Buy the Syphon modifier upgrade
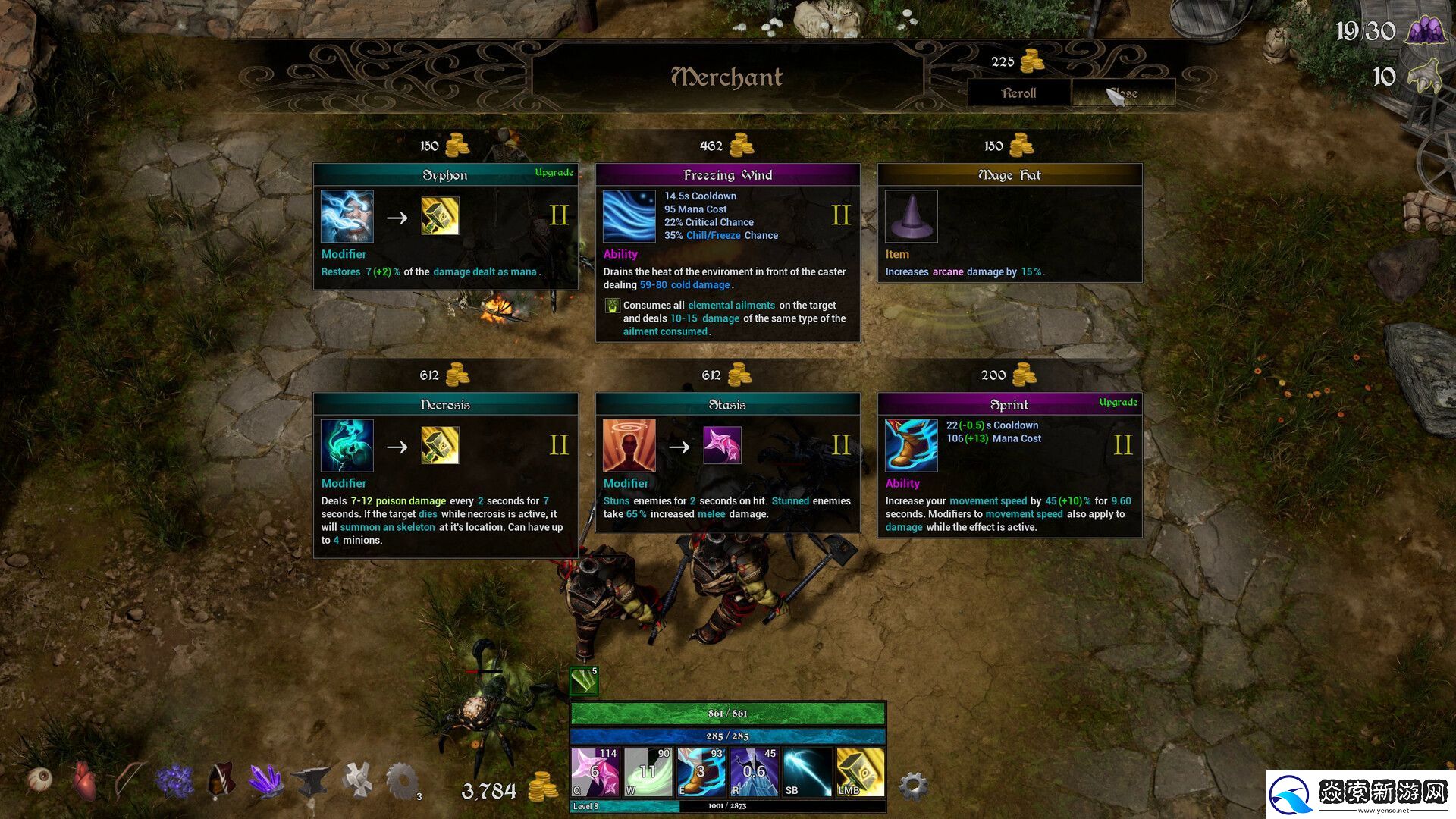 (445, 225)
